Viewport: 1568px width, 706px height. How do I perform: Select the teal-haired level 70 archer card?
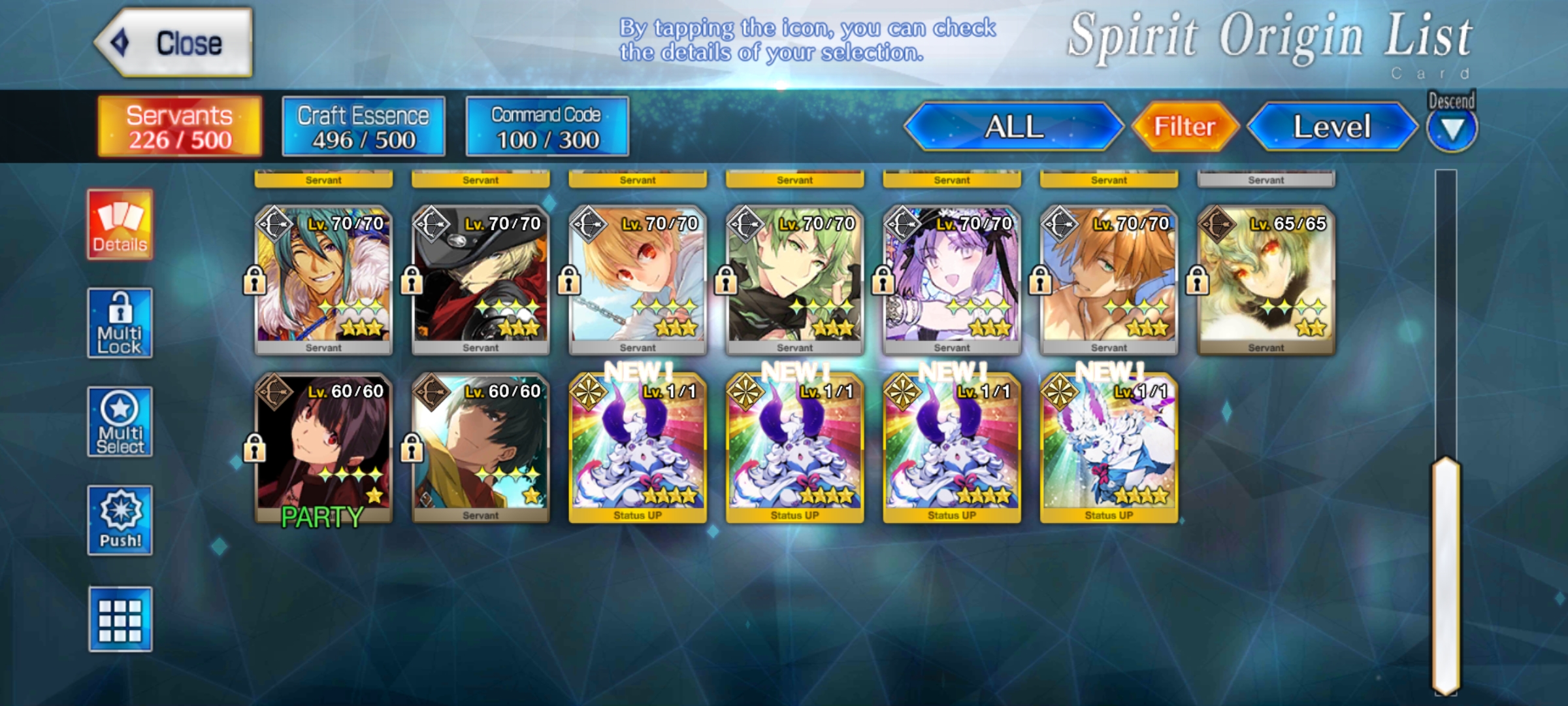tap(323, 280)
